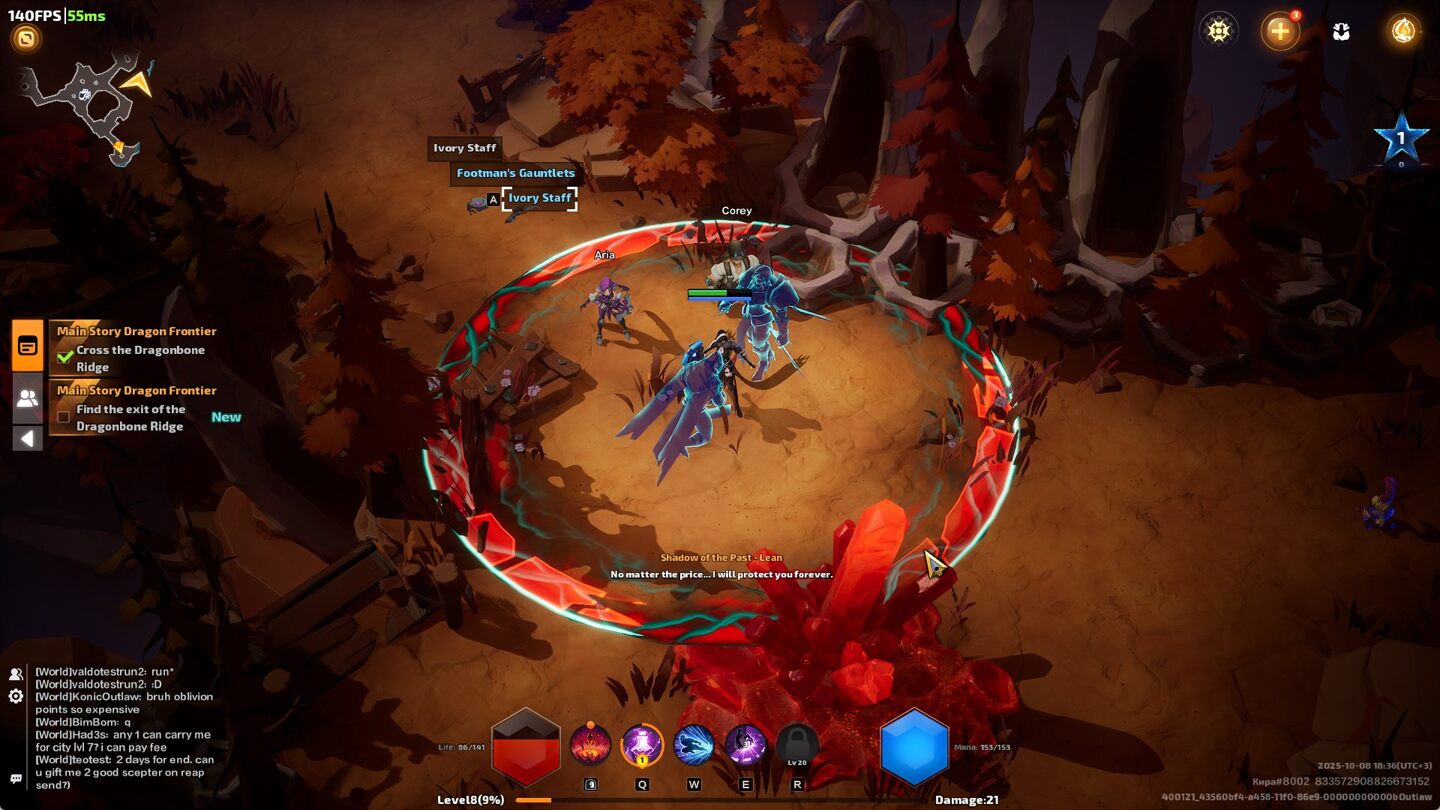Image resolution: width=1440 pixels, height=810 pixels.
Task: Switch to the quest tracker tab
Action: coord(28,346)
